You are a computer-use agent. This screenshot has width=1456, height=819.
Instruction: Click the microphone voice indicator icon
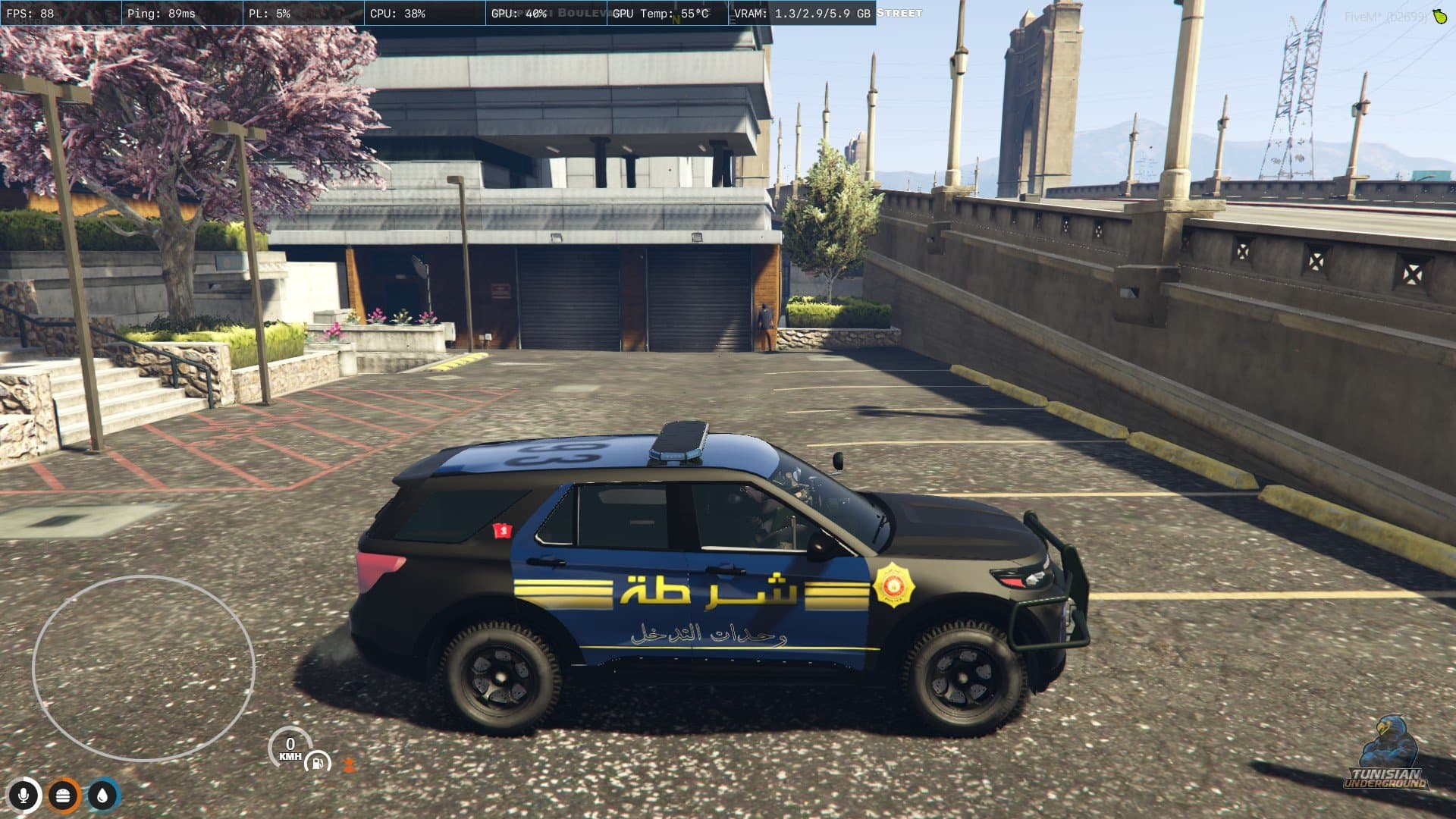[x=24, y=795]
